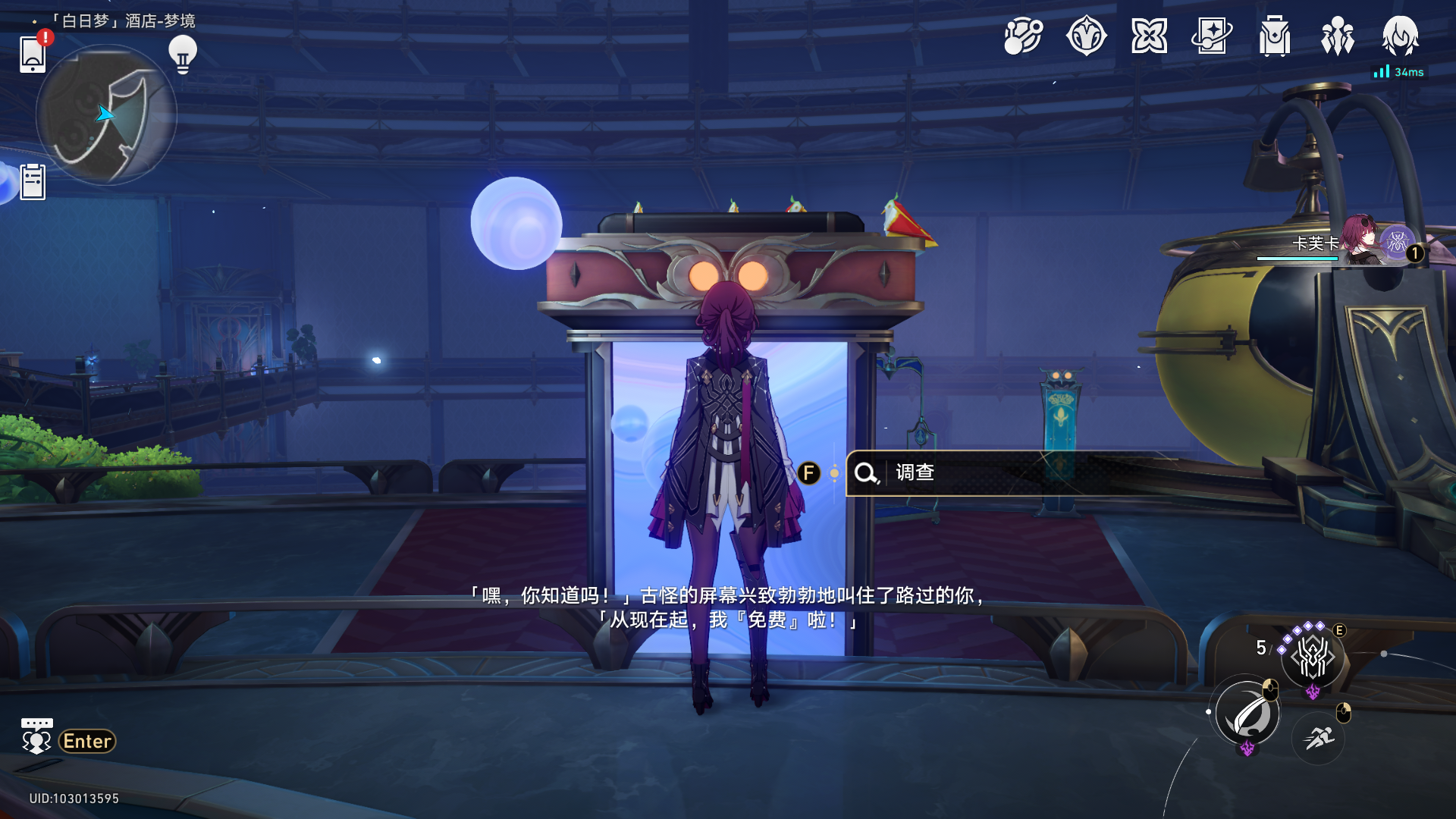Viewport: 1456px width, 819px height.
Task: Open the phone menu icon
Action: 33,53
